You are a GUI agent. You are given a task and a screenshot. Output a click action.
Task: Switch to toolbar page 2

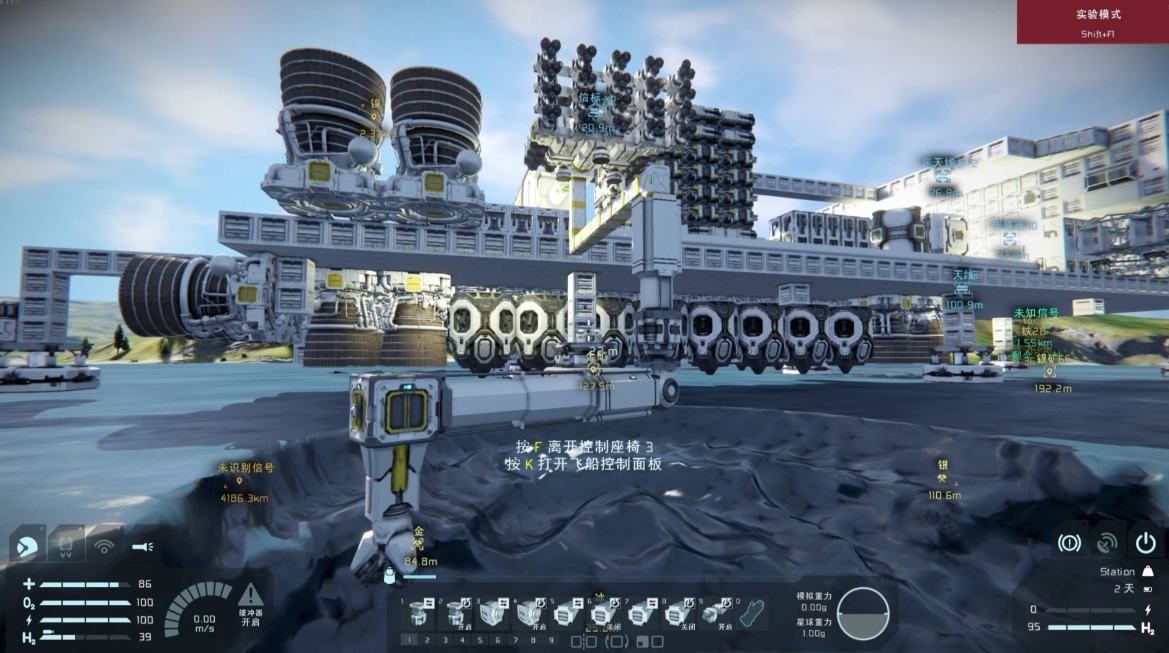point(427,641)
